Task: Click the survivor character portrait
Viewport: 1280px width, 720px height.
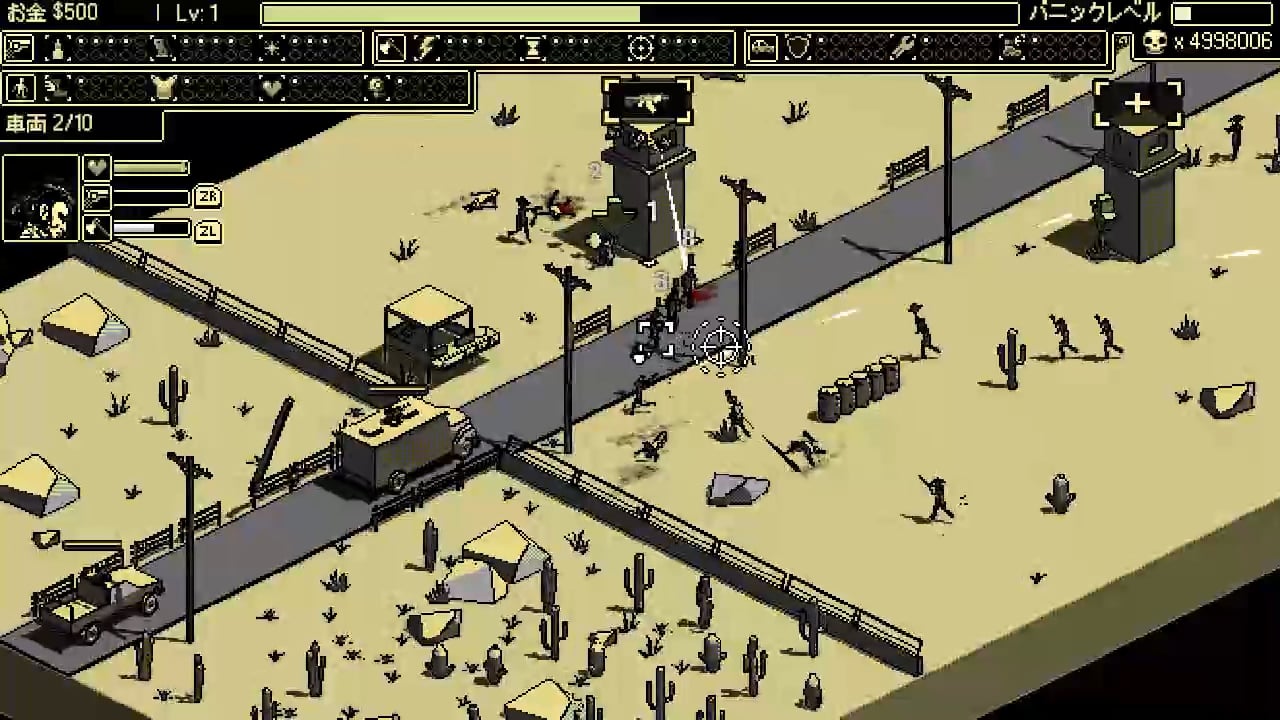Action: [41, 198]
